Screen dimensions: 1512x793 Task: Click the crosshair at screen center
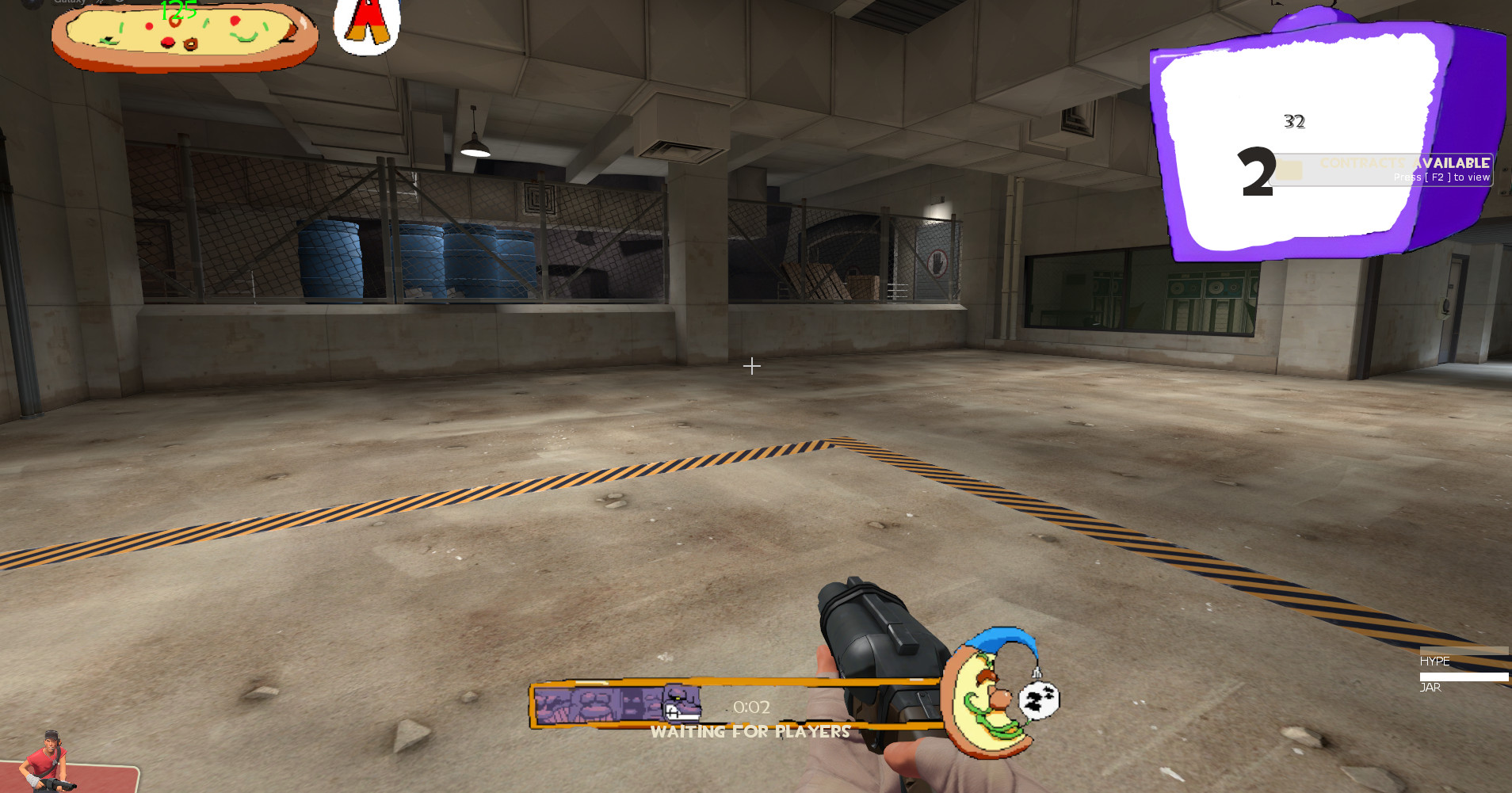click(751, 366)
